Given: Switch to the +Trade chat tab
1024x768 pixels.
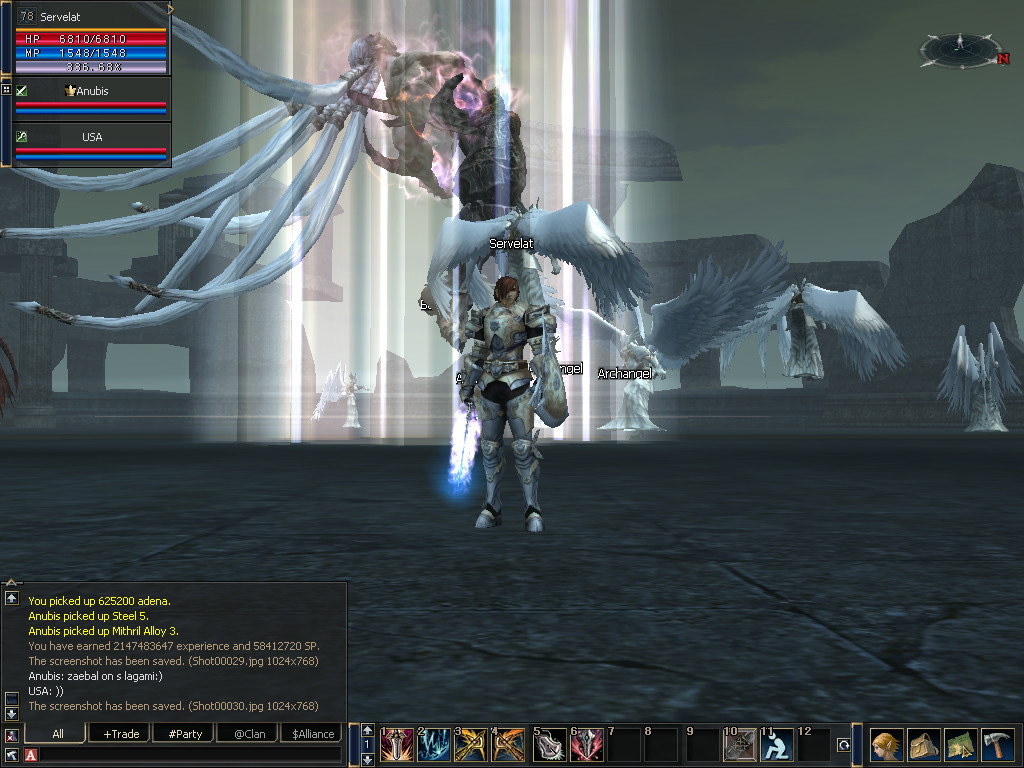Looking at the screenshot, I should point(120,734).
